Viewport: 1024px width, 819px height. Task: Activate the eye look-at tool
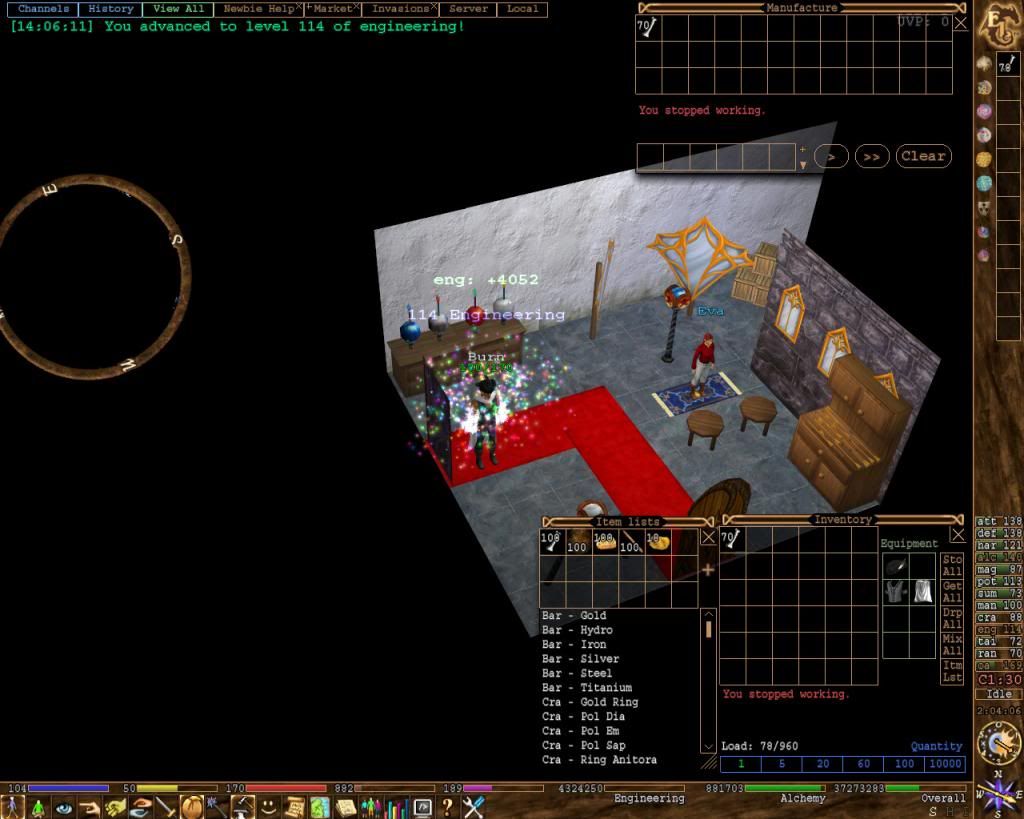(x=65, y=807)
